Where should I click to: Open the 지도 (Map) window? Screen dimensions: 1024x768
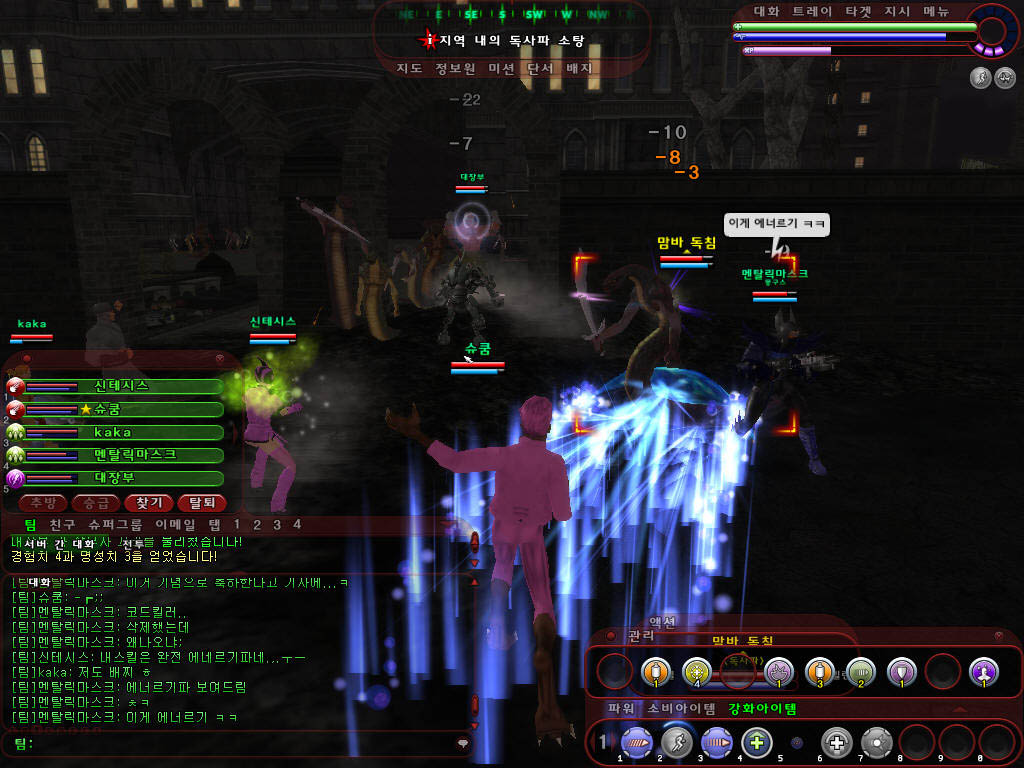(x=409, y=69)
